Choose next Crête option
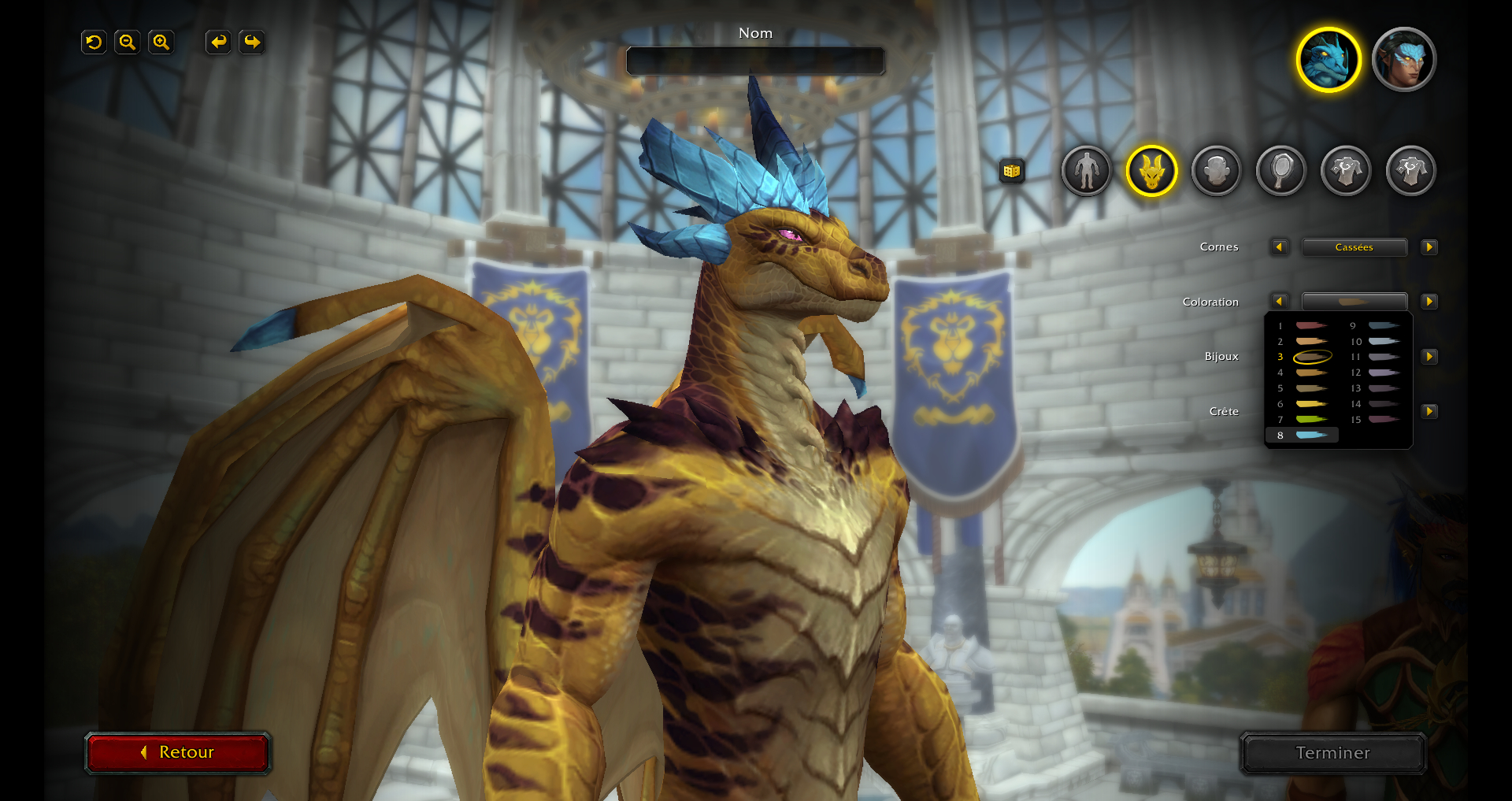The width and height of the screenshot is (1512, 801). (x=1429, y=411)
